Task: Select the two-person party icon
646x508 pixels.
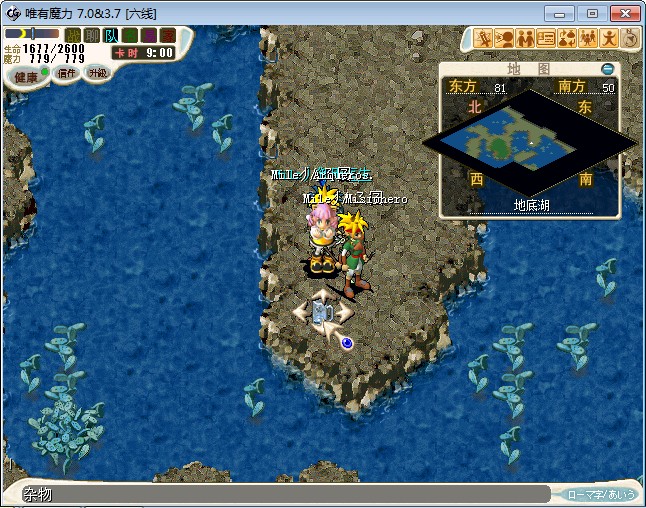Action: (x=525, y=39)
